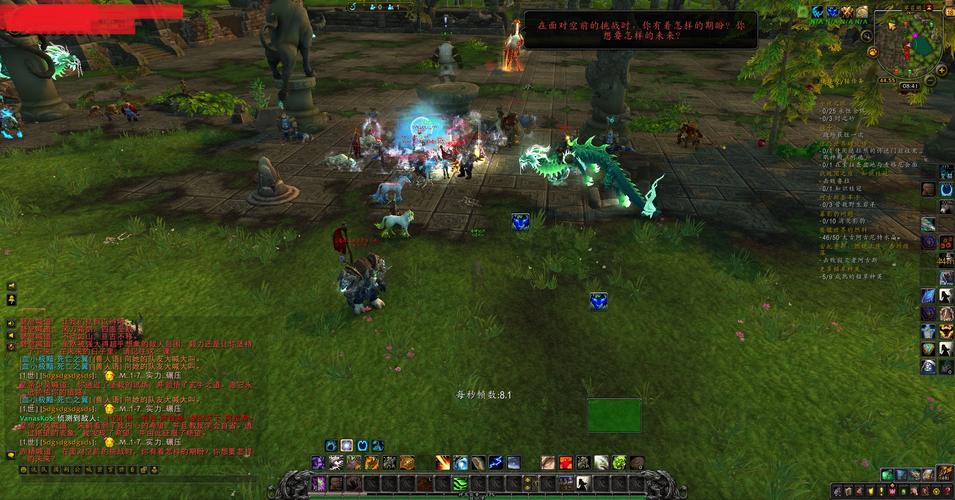The image size is (955, 500).
Task: Open the clock showing 08:41
Action: [909, 87]
